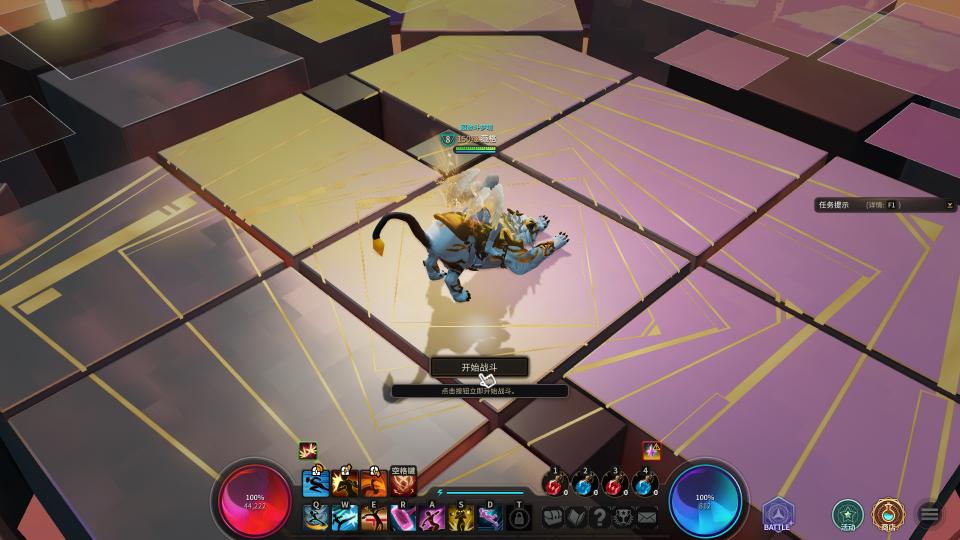
Task: Activate the A skill icon
Action: point(432,517)
